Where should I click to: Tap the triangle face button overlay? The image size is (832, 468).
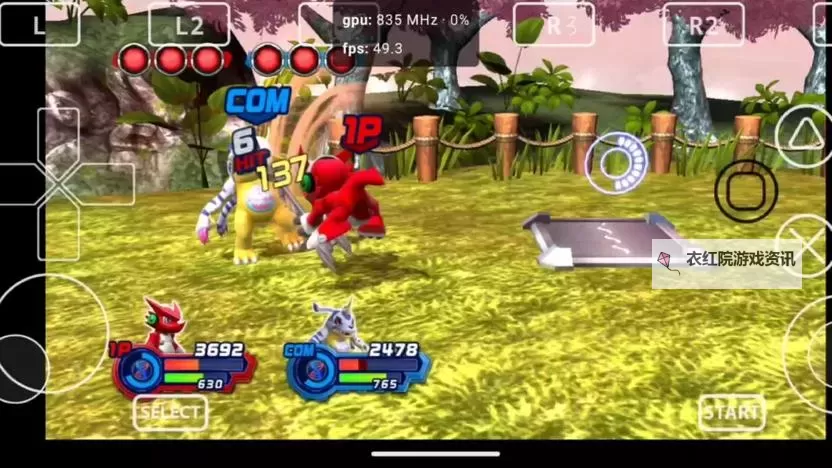click(806, 137)
